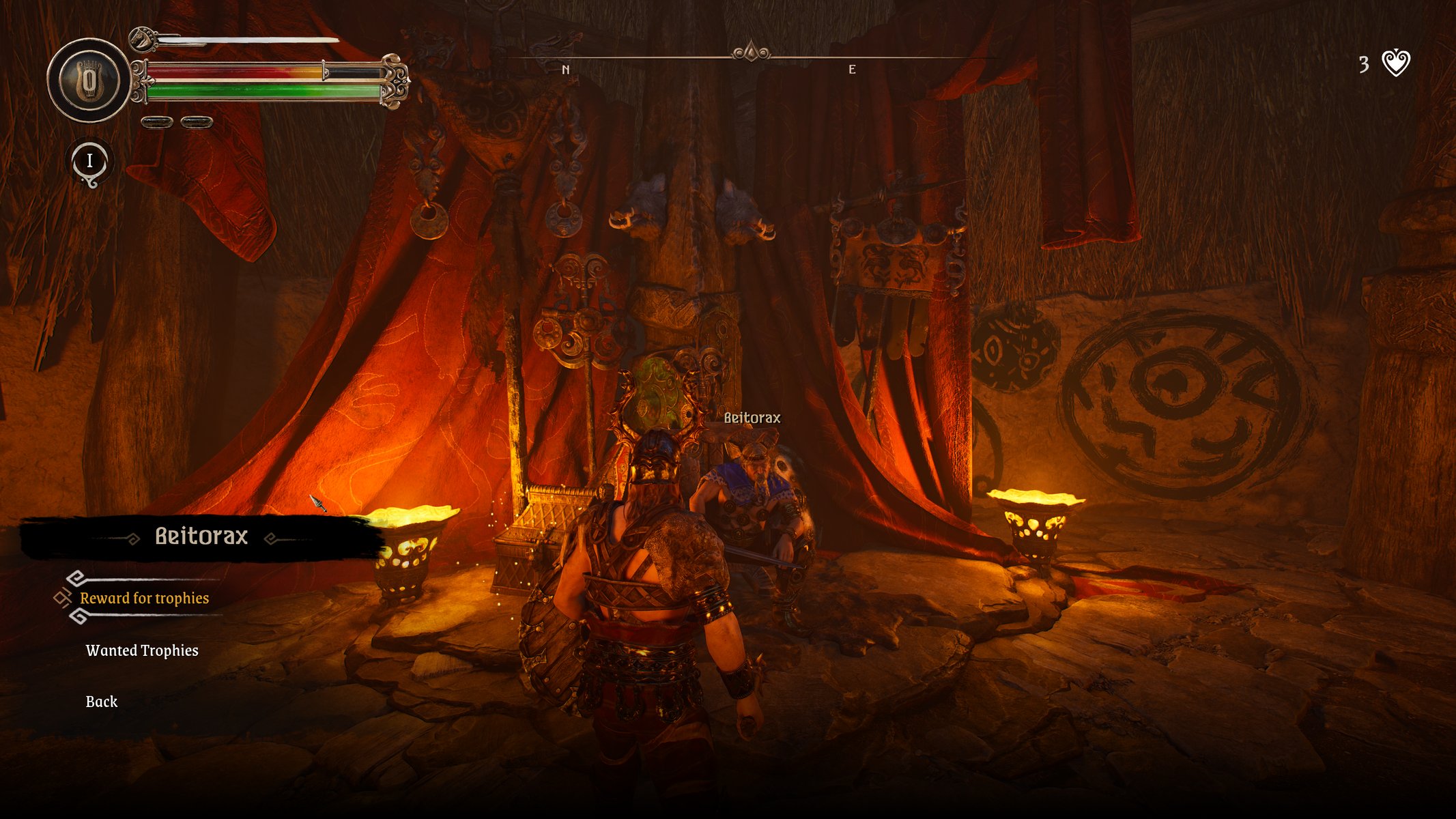Go Back from Beitorax's dialogue menu
1456x819 pixels.
pos(102,702)
